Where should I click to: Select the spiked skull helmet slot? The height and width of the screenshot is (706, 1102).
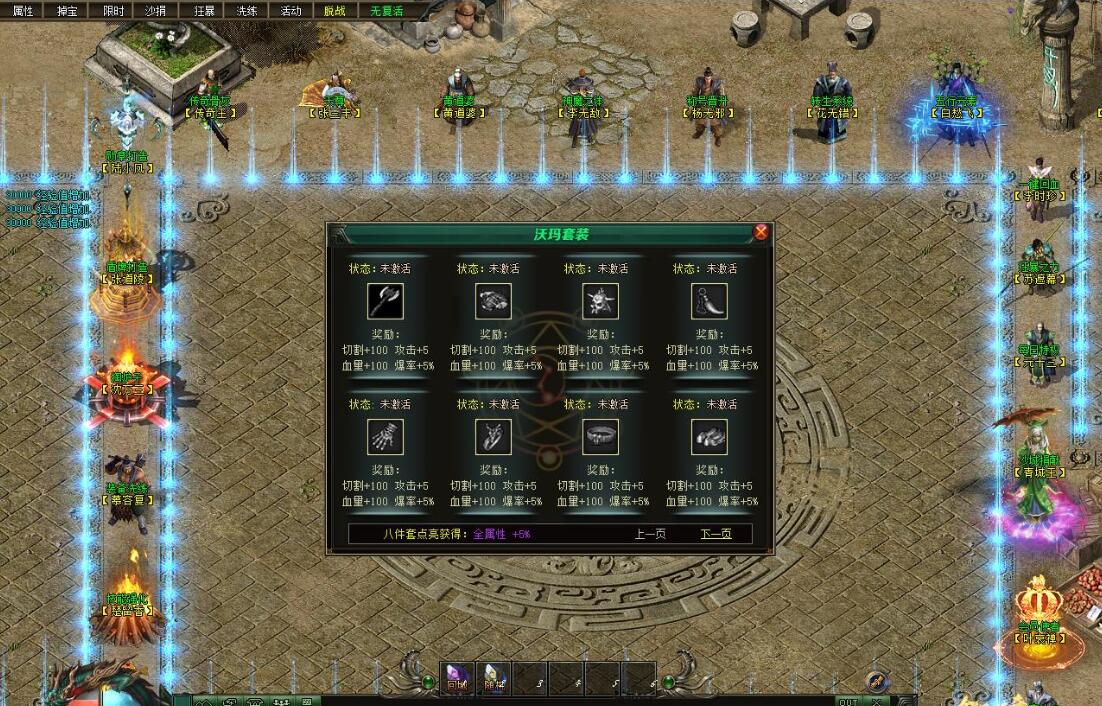[x=601, y=301]
